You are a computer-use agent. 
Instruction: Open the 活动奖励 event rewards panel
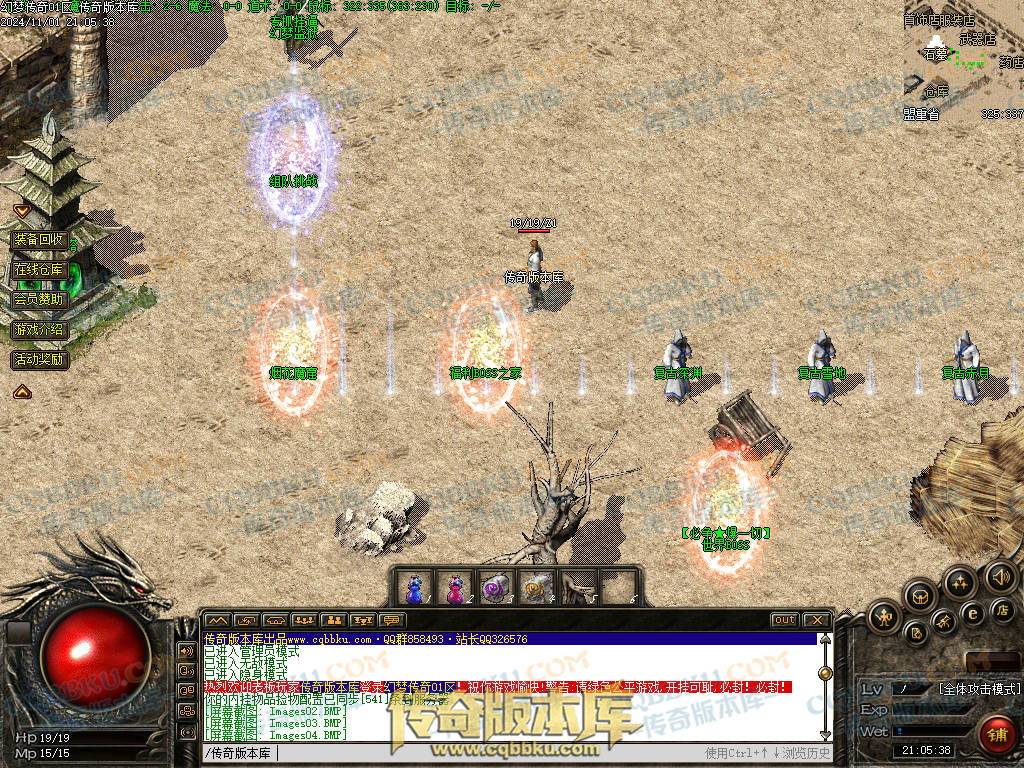click(x=39, y=359)
